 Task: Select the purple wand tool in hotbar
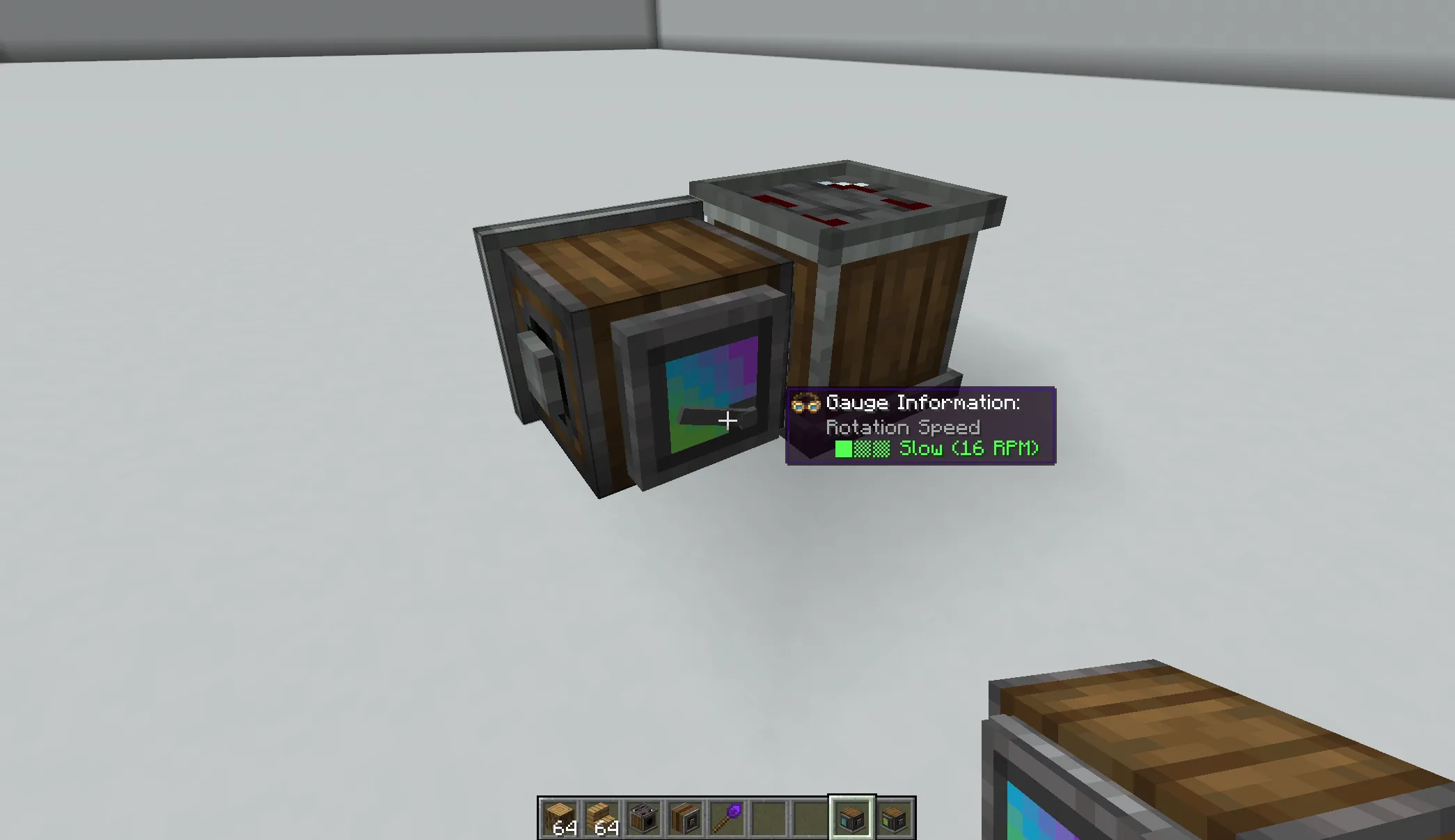[727, 818]
